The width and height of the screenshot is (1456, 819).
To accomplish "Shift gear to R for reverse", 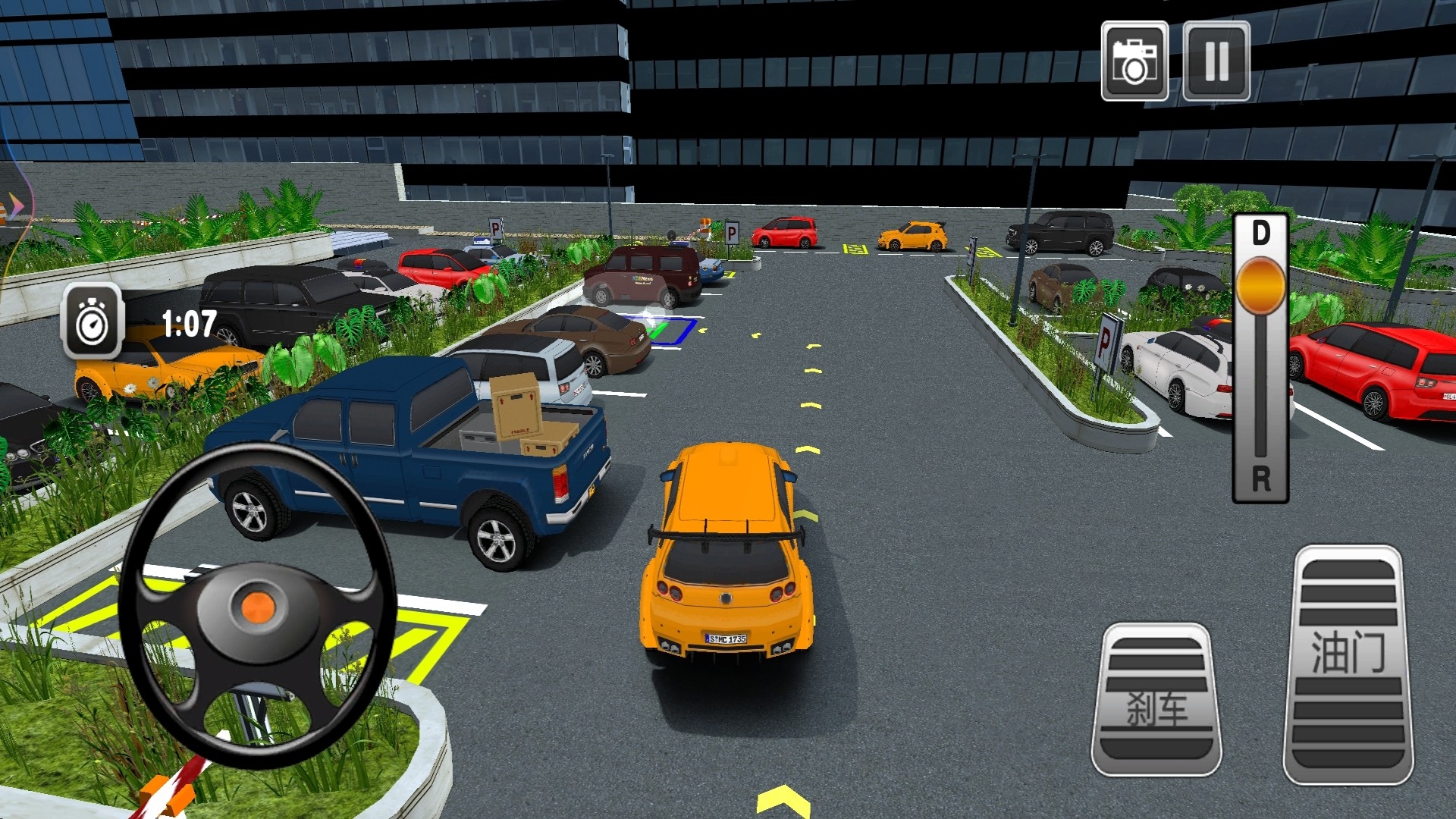I will pos(1260,478).
